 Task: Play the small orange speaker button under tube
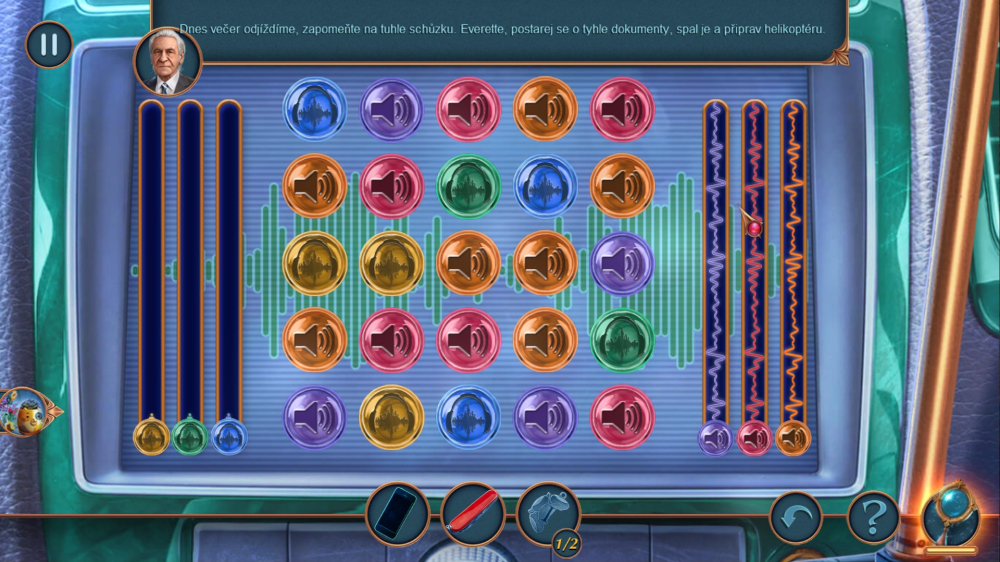point(793,437)
